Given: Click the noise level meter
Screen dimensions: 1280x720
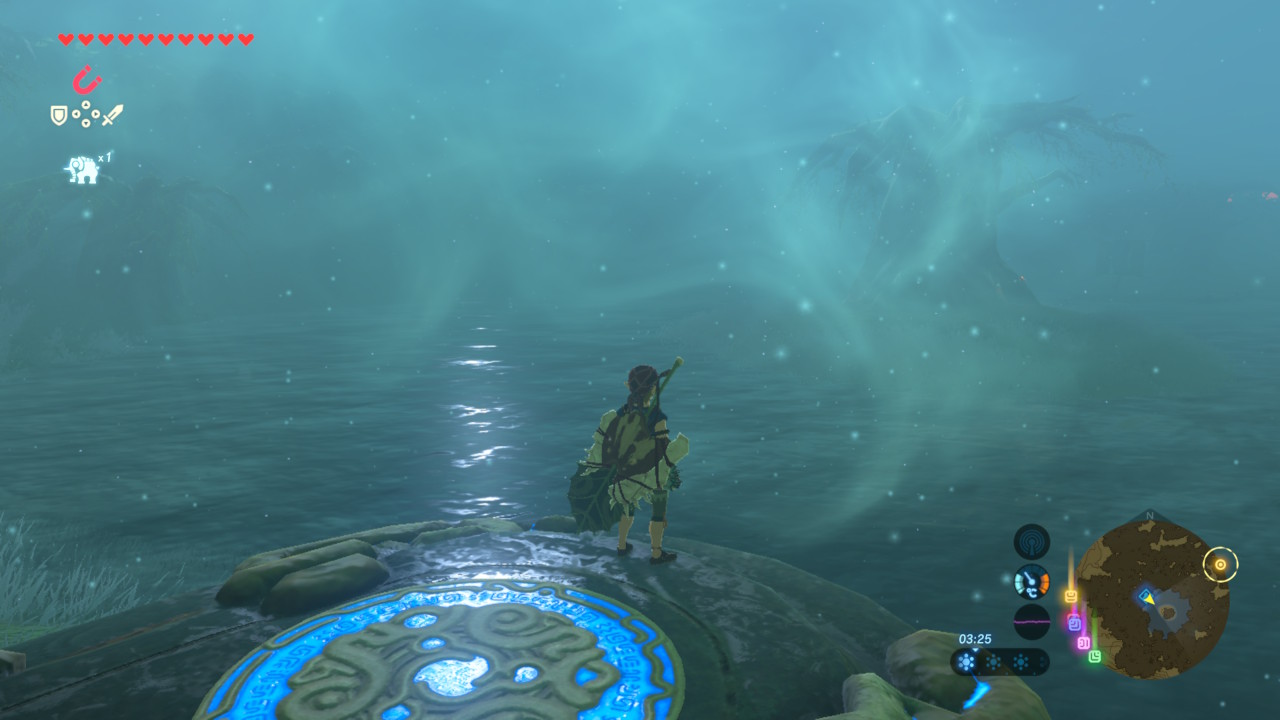Looking at the screenshot, I should [x=1031, y=621].
